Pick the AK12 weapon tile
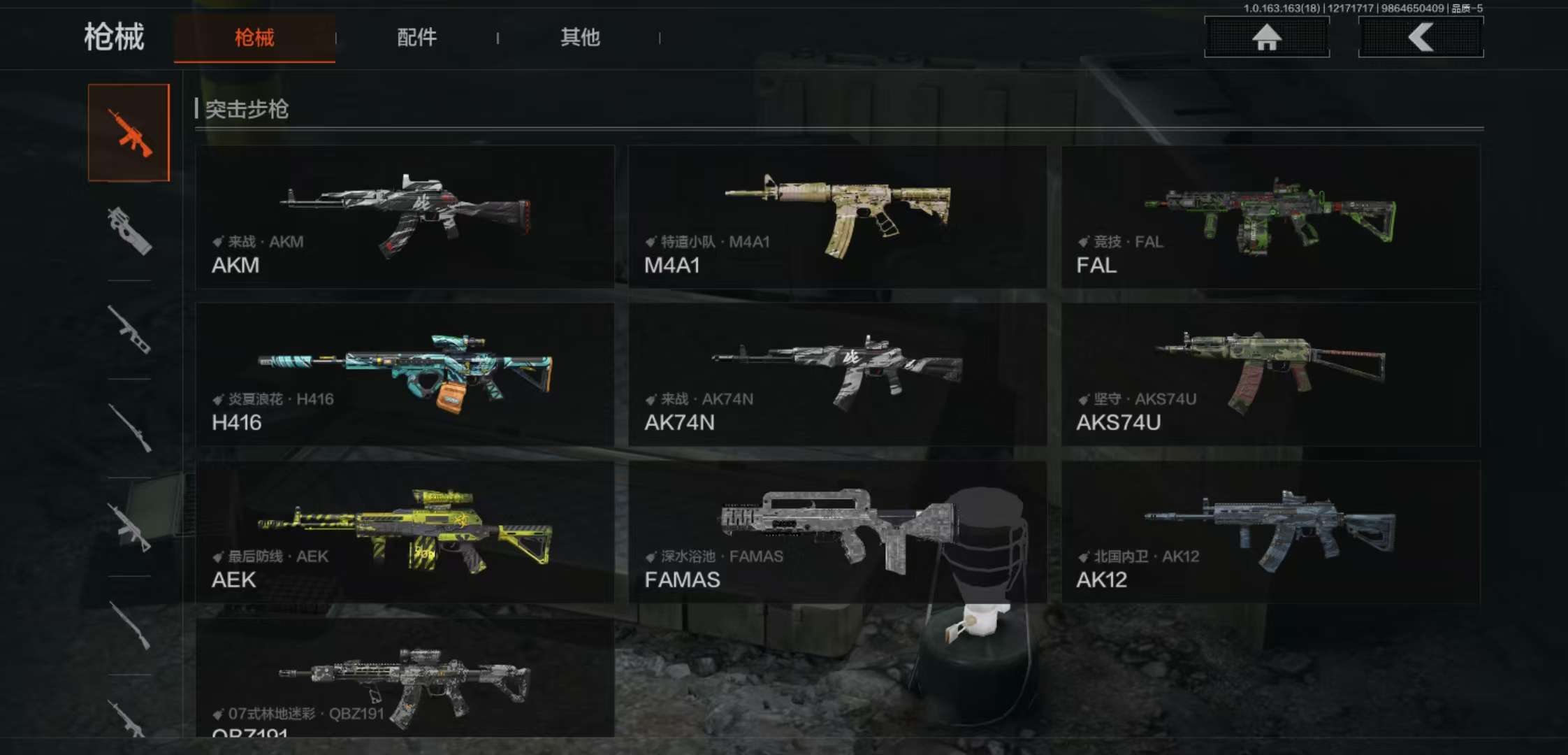 point(1270,532)
